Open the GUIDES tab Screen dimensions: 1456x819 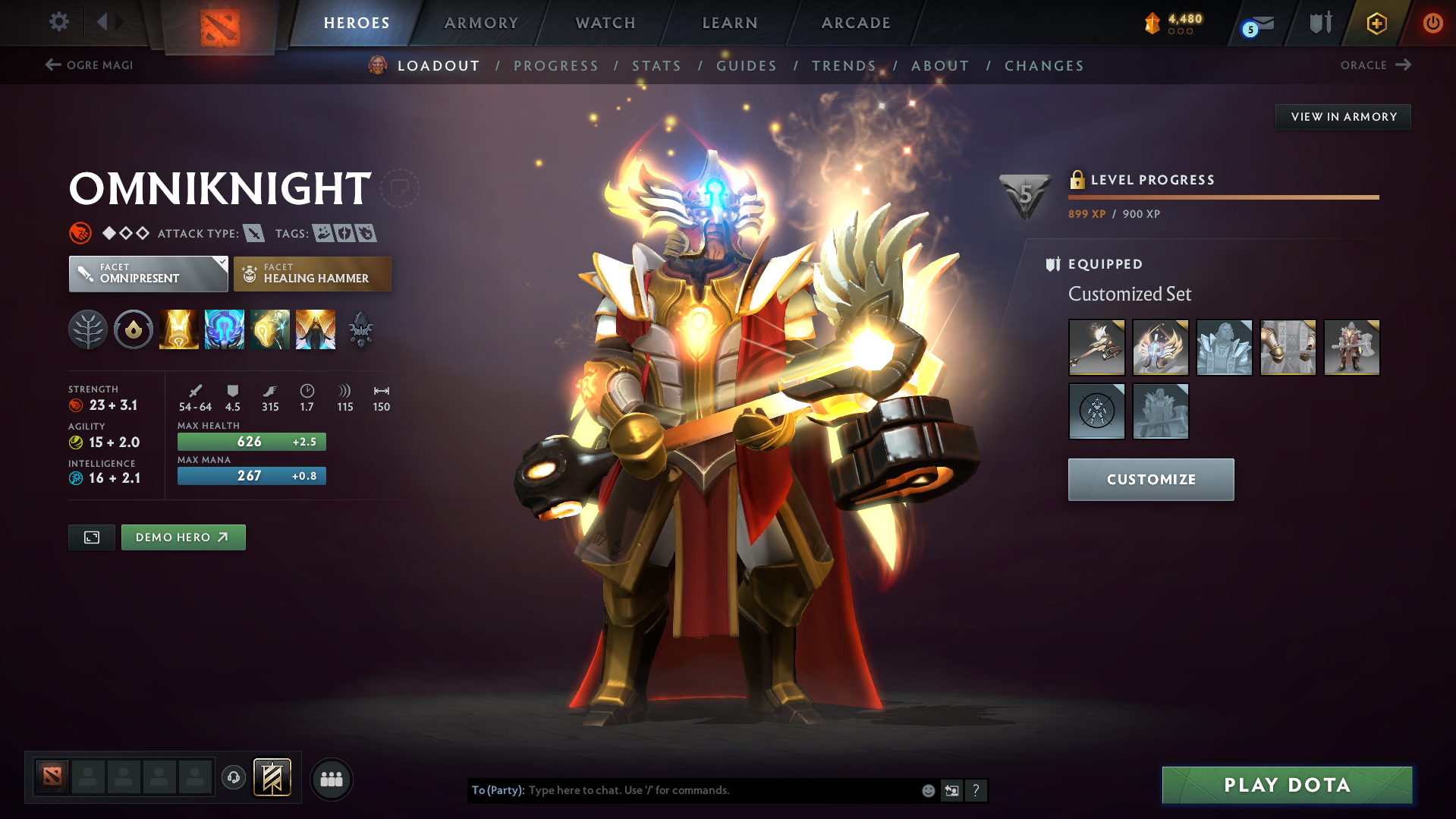coord(746,66)
